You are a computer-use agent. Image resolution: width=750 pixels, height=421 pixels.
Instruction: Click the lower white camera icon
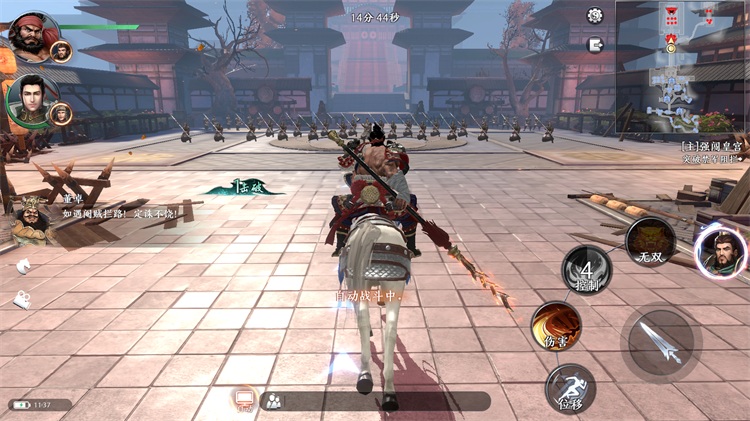coord(22,298)
